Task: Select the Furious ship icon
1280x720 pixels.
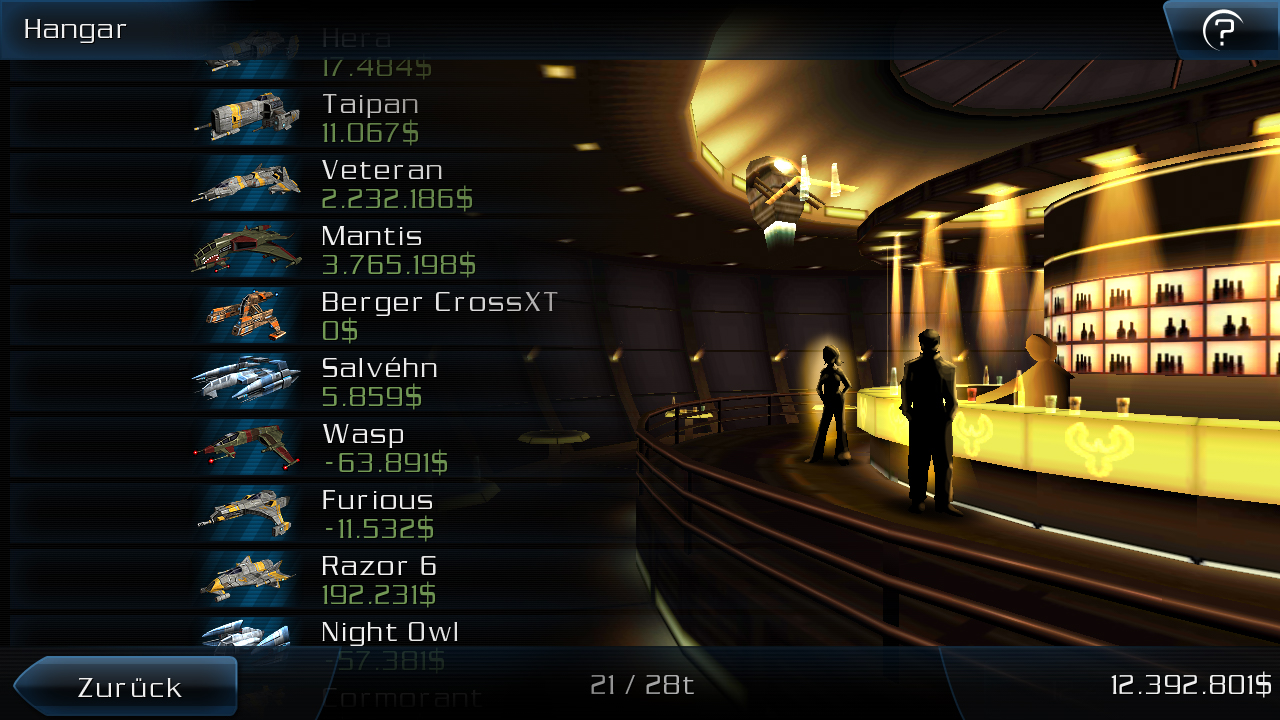Action: tap(248, 511)
